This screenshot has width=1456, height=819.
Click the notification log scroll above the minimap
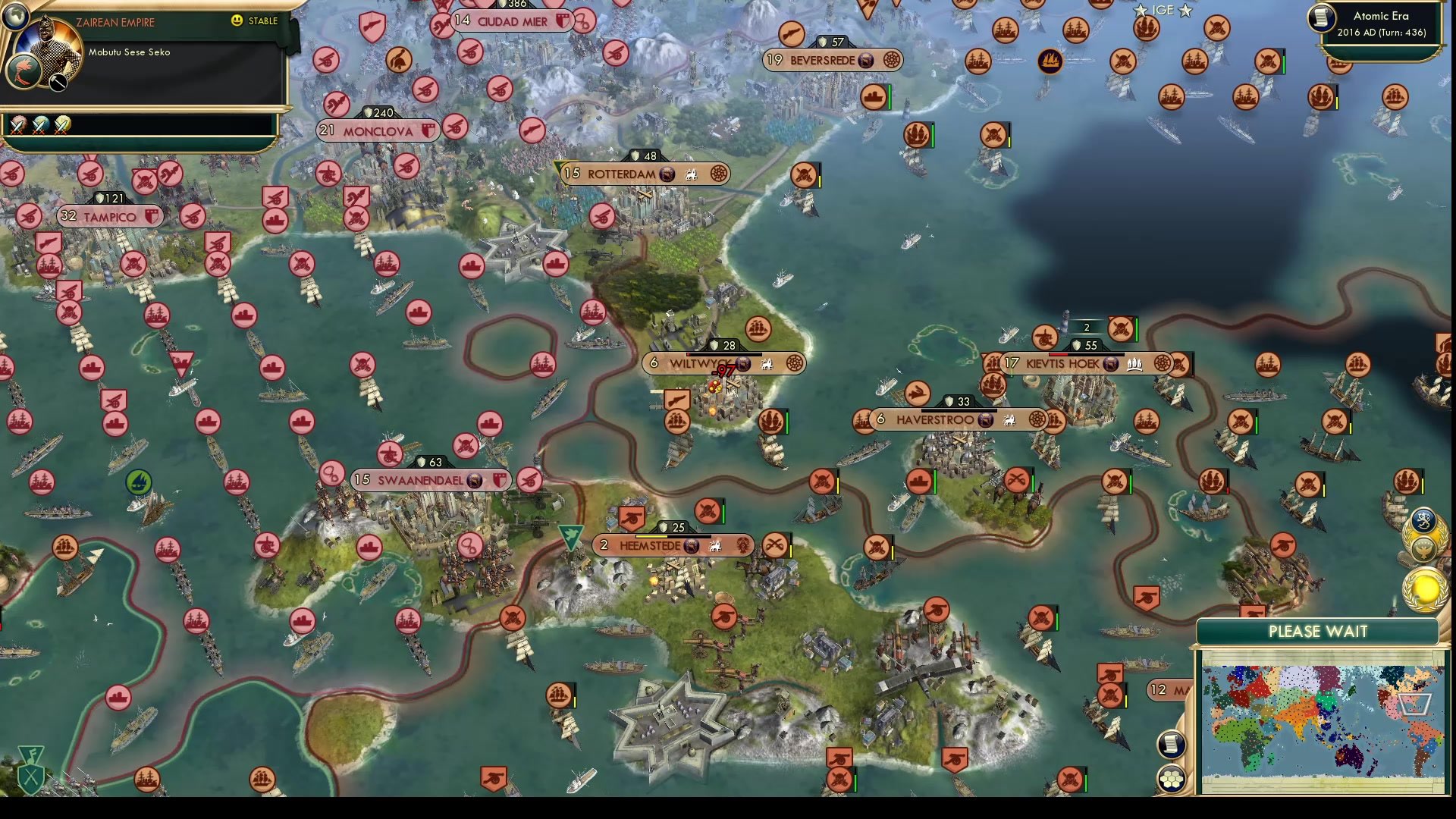click(x=1172, y=744)
